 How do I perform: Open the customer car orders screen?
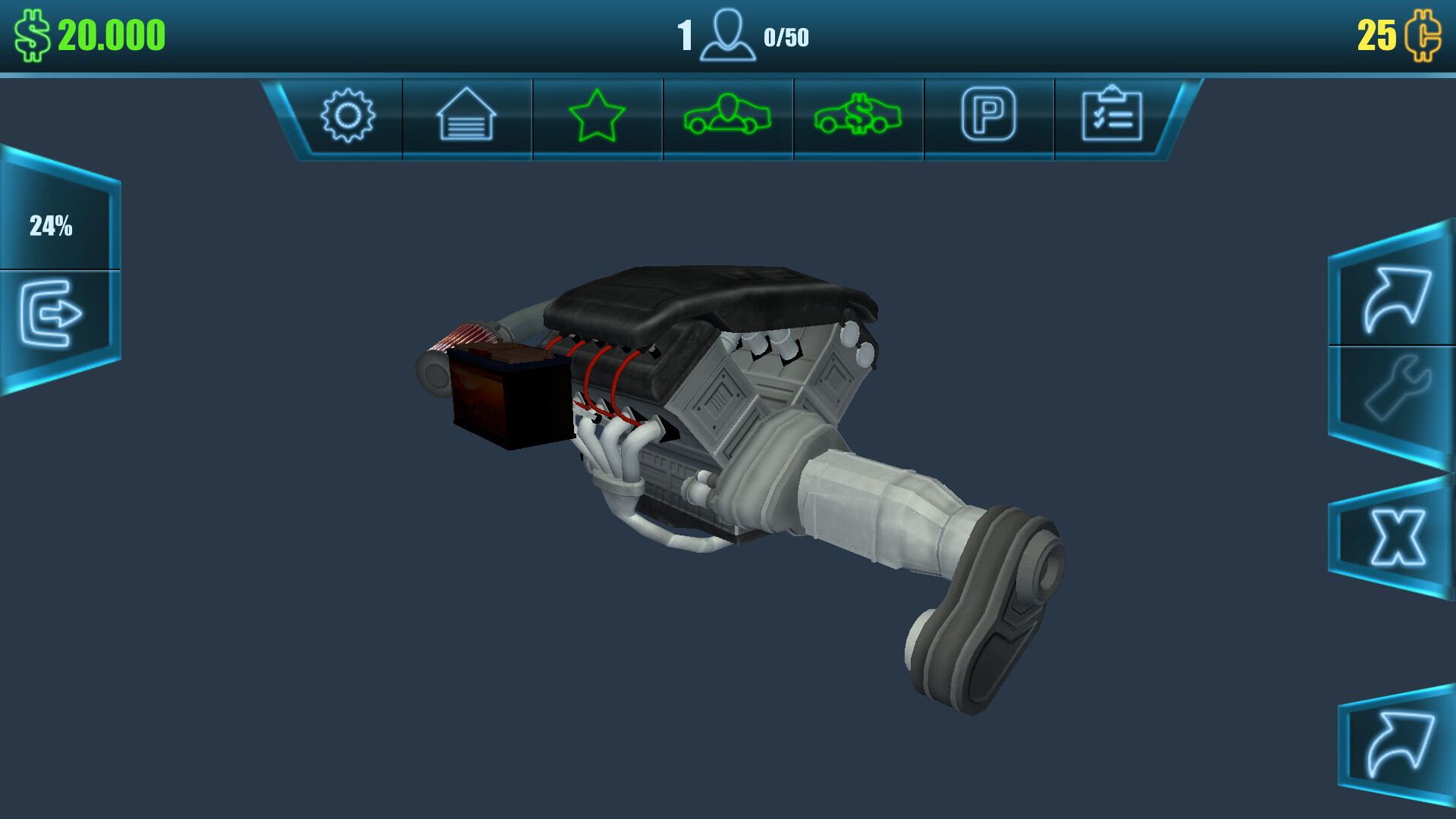[x=727, y=115]
